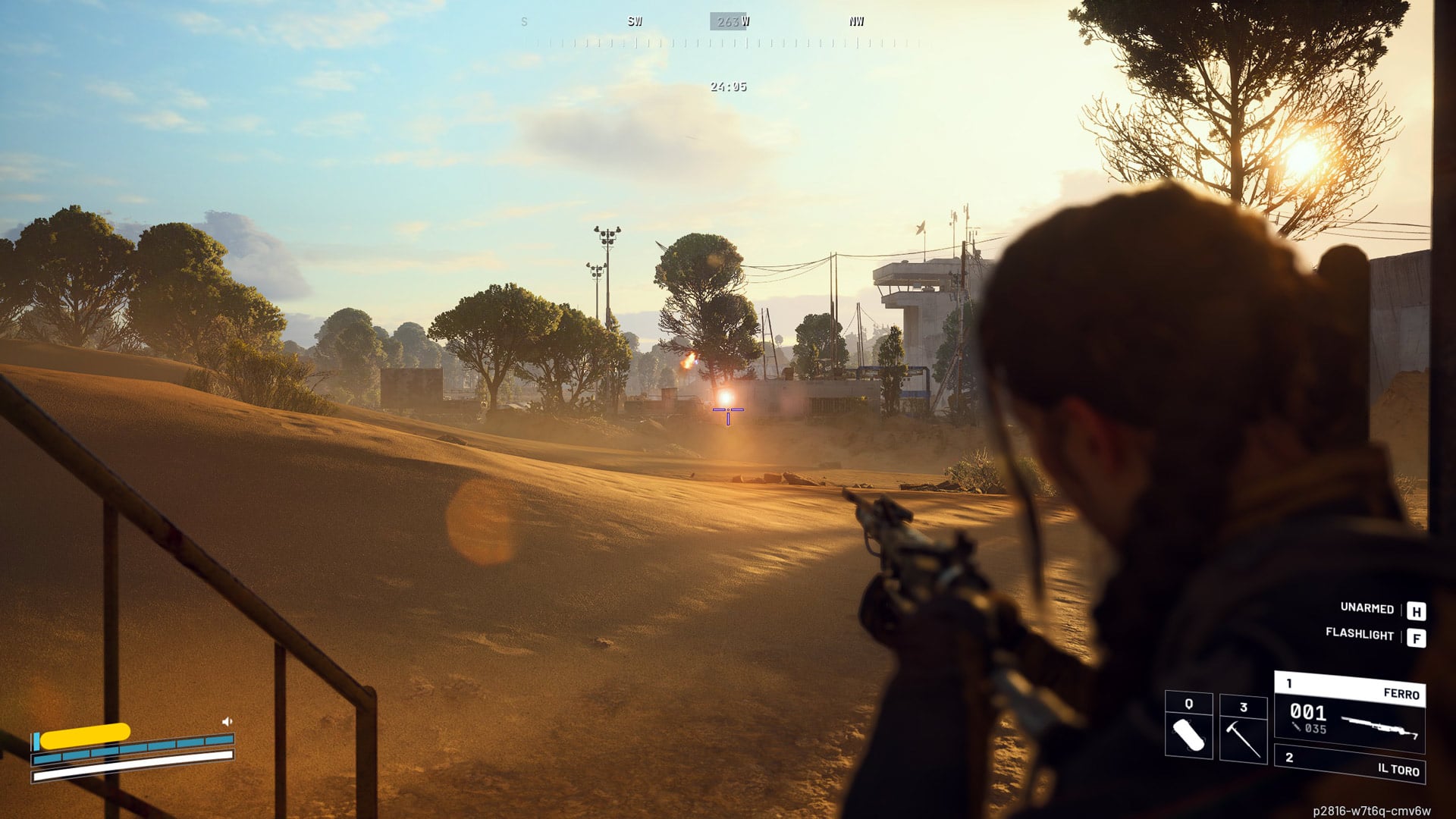Click the speaker volume icon above the health bars
The height and width of the screenshot is (819, 1456).
[x=225, y=722]
